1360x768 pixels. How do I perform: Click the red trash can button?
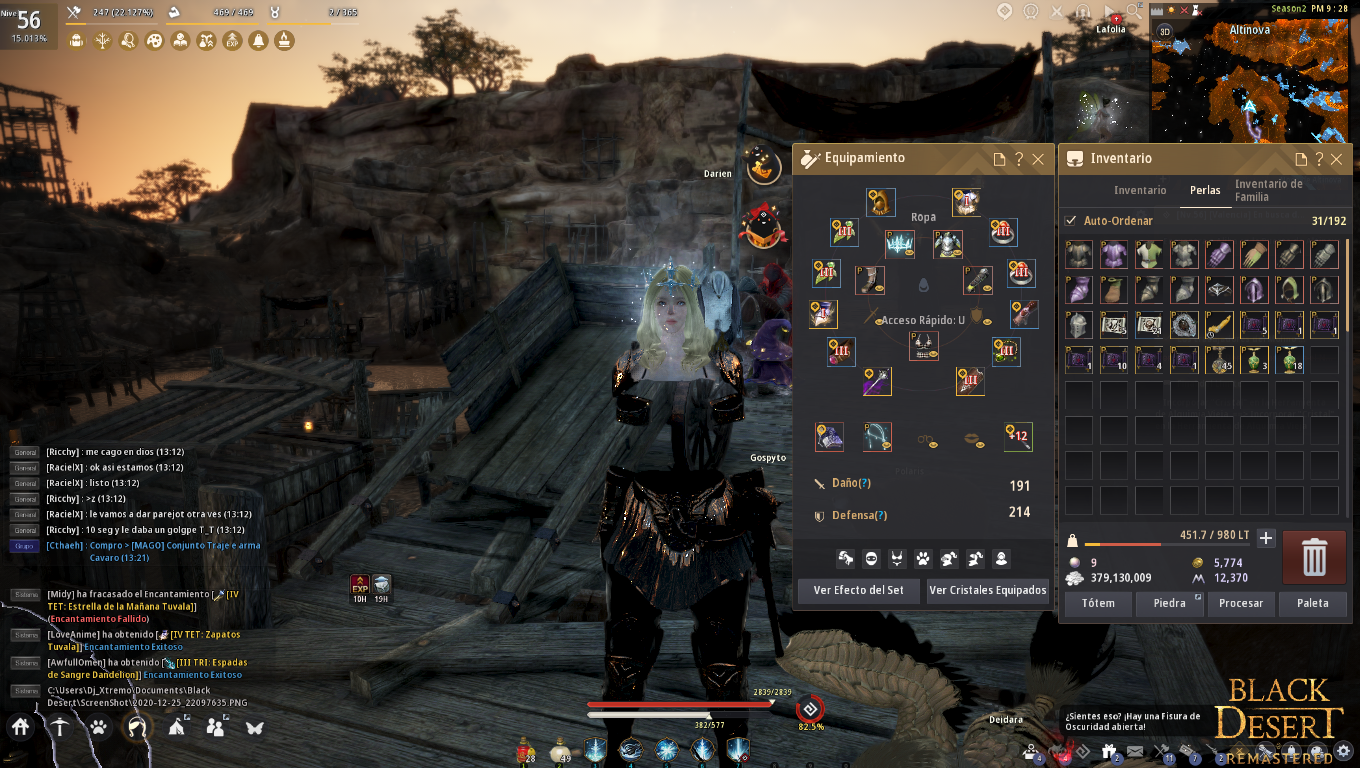coord(1314,558)
